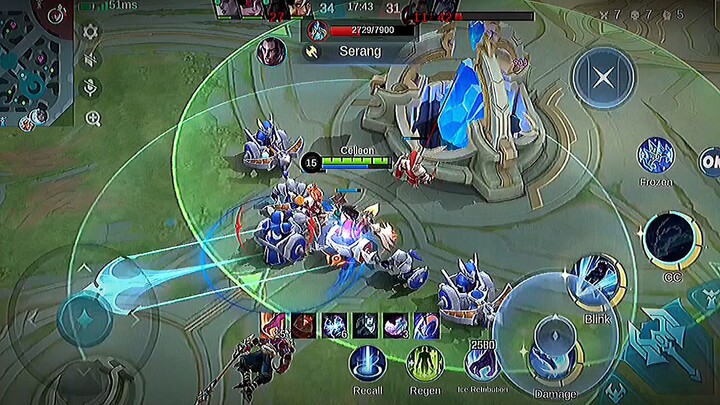Activate the Regen ability

point(424,362)
